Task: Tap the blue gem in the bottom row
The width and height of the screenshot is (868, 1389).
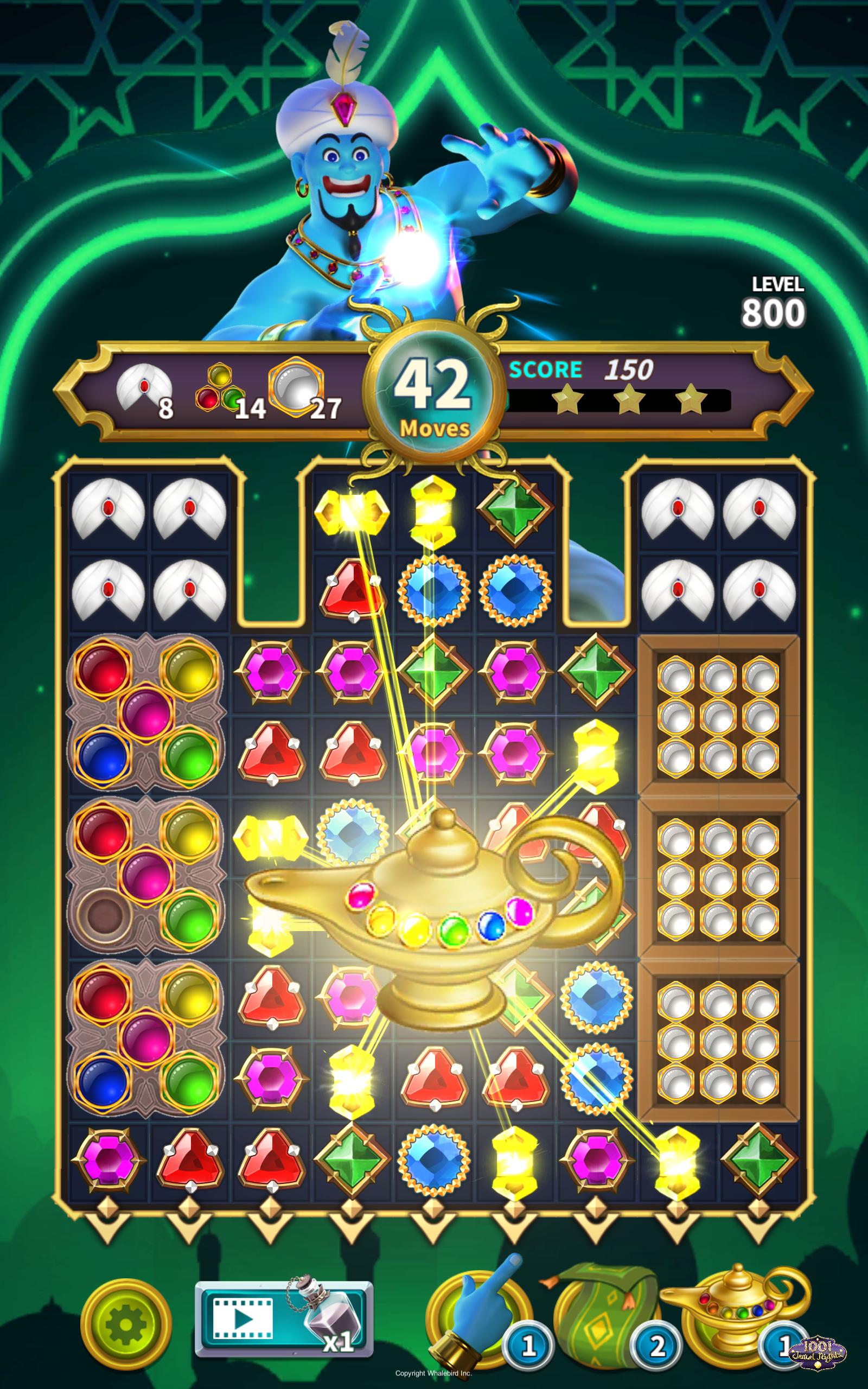Action: point(434,1161)
